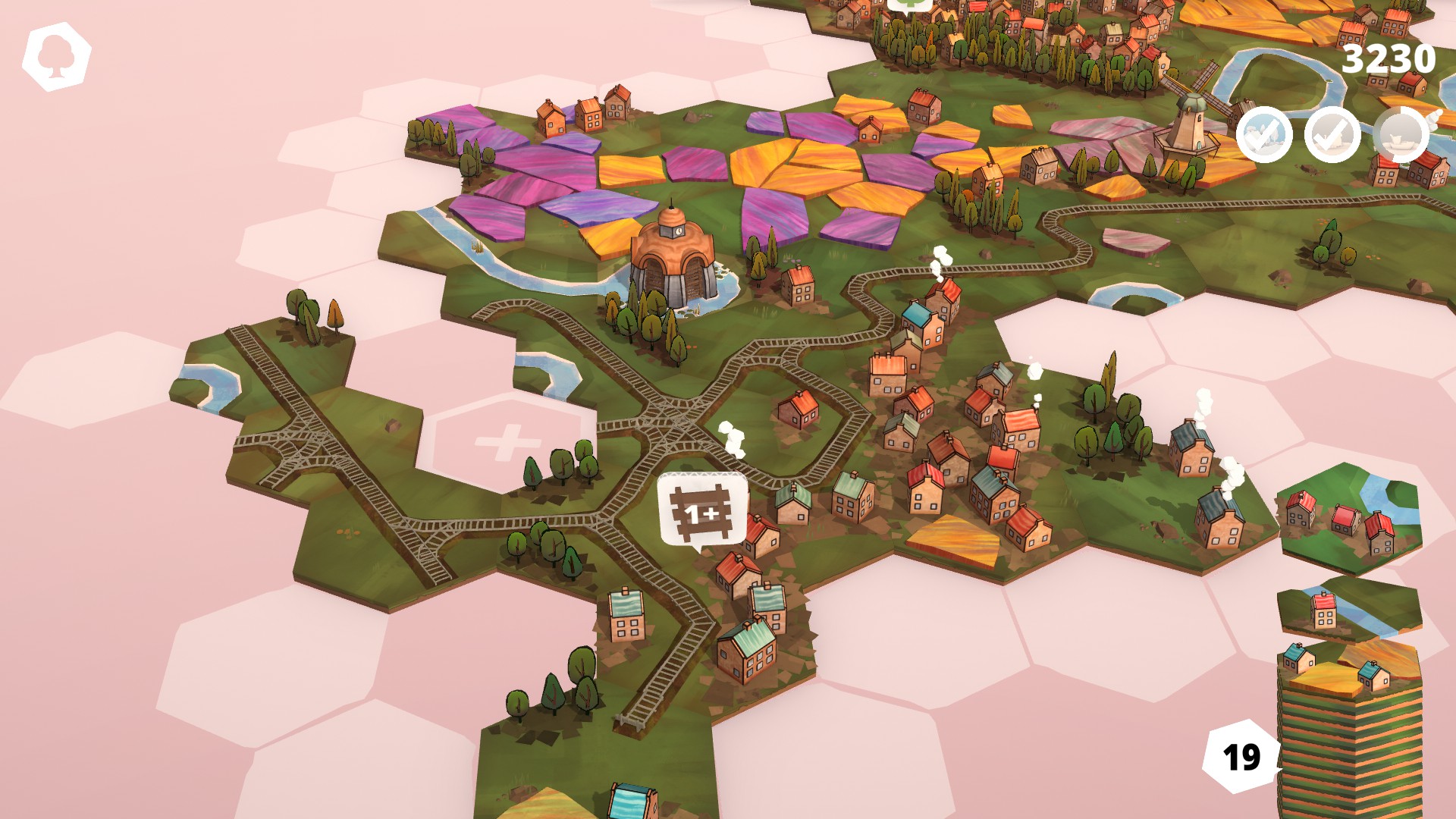
Task: Open the menu via the tree hexagon
Action: [56, 55]
